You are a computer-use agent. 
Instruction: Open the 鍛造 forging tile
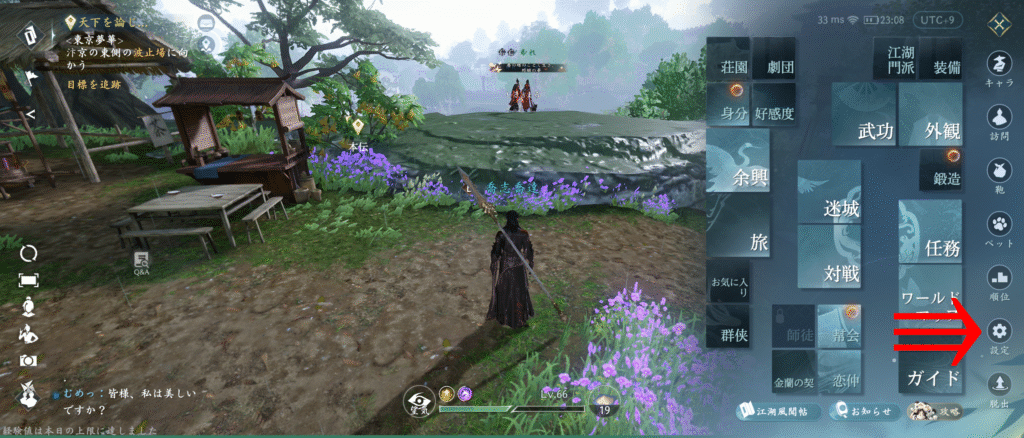(944, 178)
